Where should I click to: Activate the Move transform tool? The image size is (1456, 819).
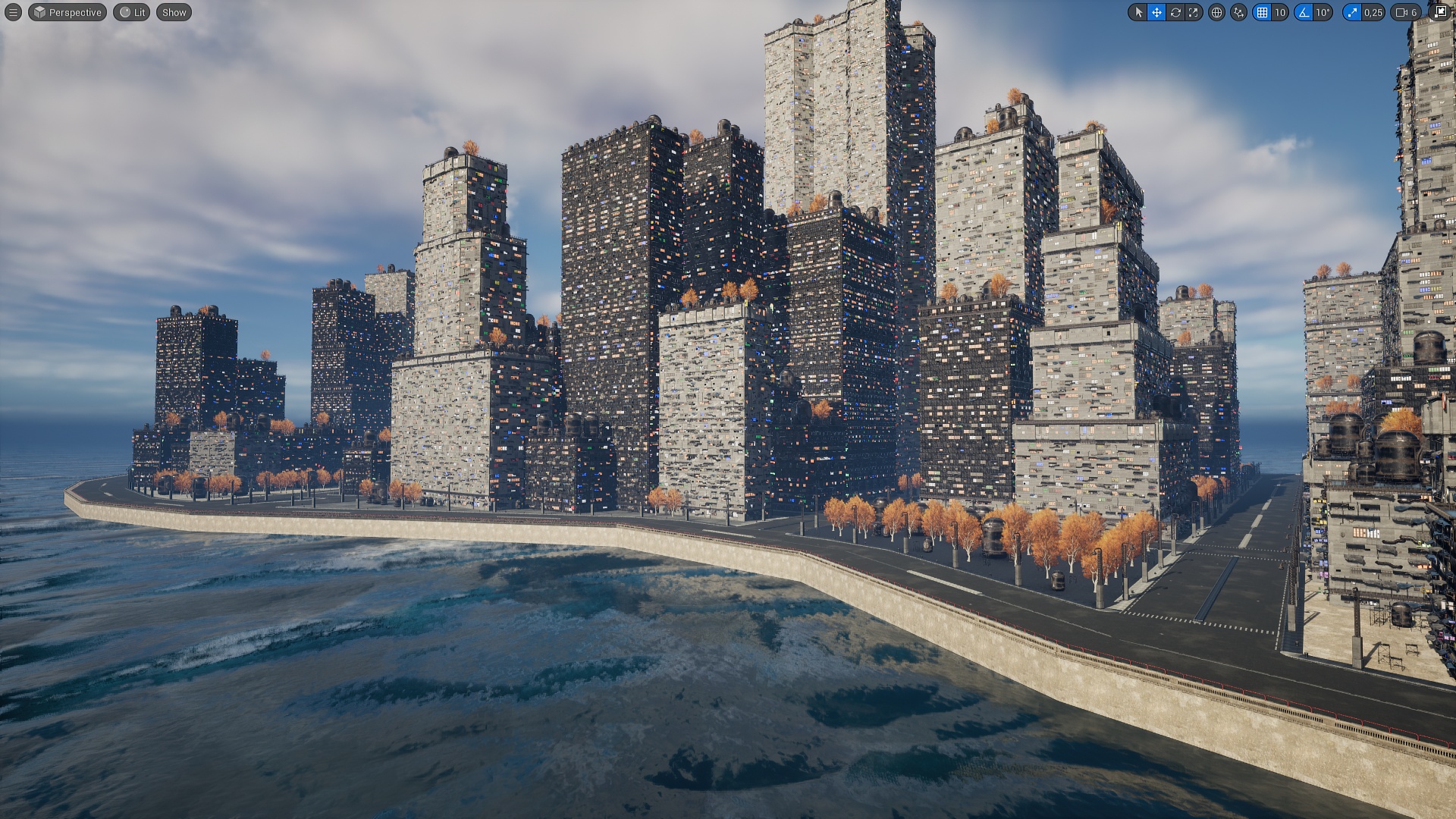[1157, 12]
